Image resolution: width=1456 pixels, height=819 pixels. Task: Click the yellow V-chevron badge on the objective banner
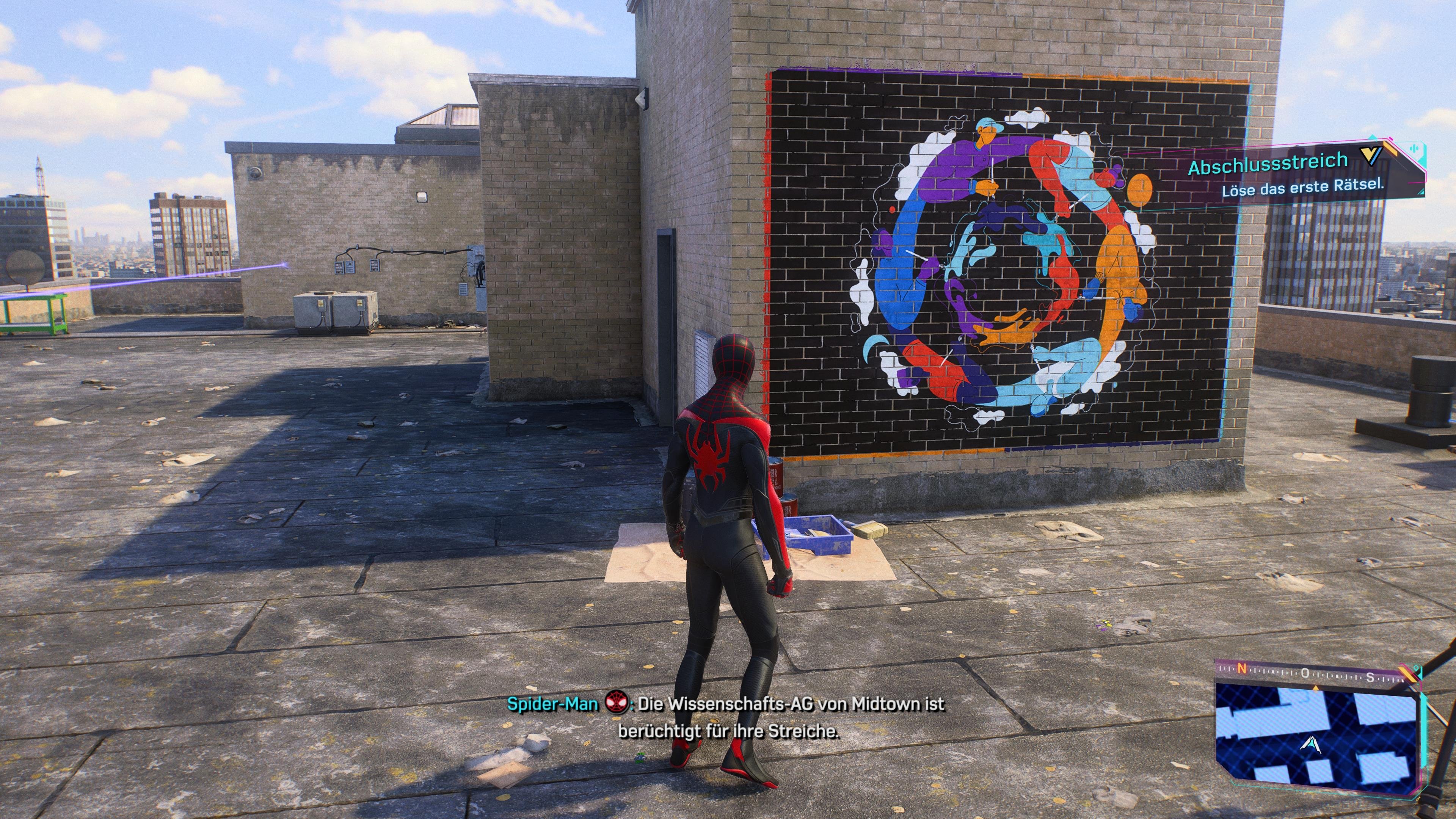pyautogui.click(x=1371, y=157)
